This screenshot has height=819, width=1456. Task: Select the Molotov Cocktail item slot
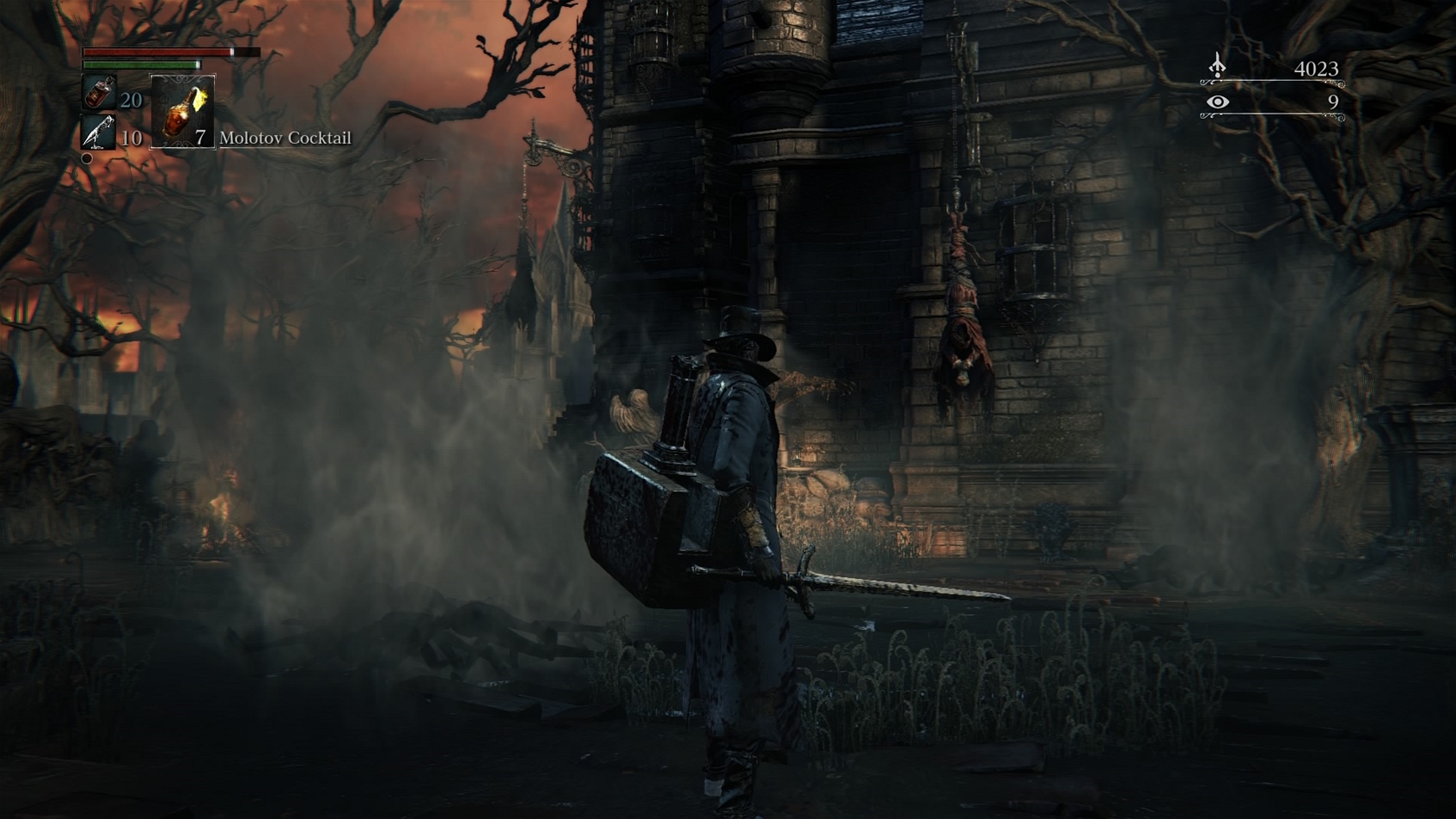183,112
